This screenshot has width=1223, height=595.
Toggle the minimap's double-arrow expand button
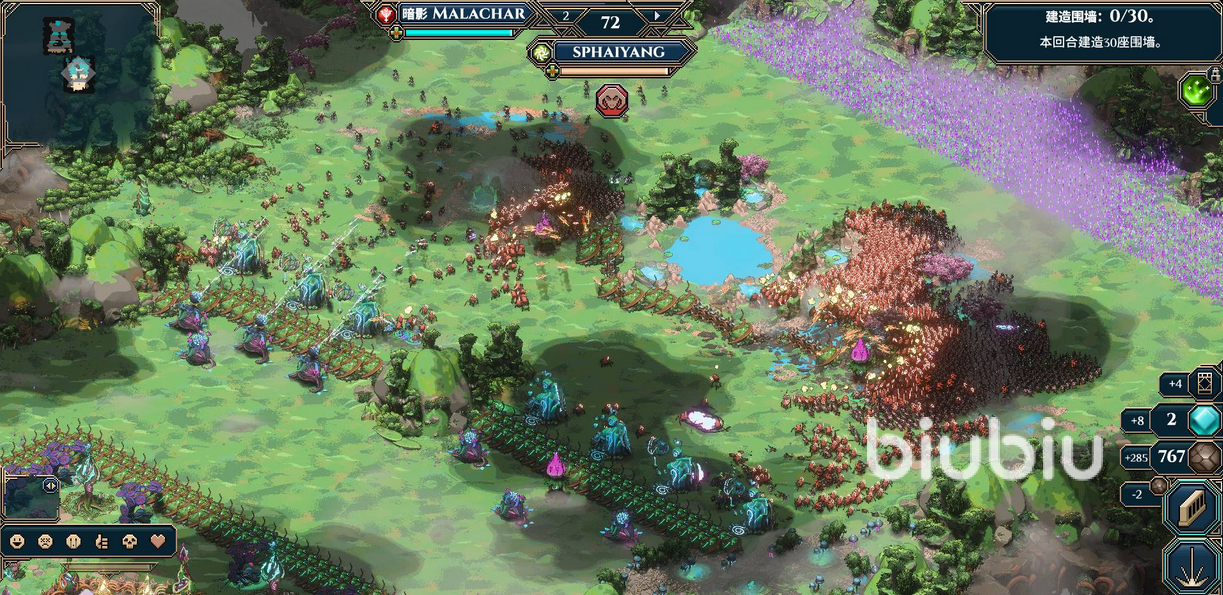(49, 486)
